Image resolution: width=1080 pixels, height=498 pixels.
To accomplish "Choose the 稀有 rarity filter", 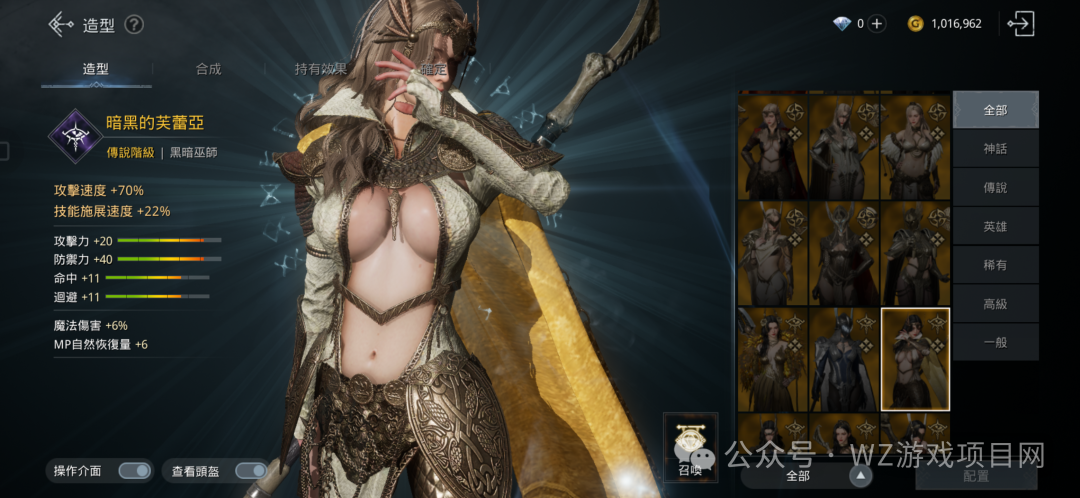I will [x=995, y=265].
